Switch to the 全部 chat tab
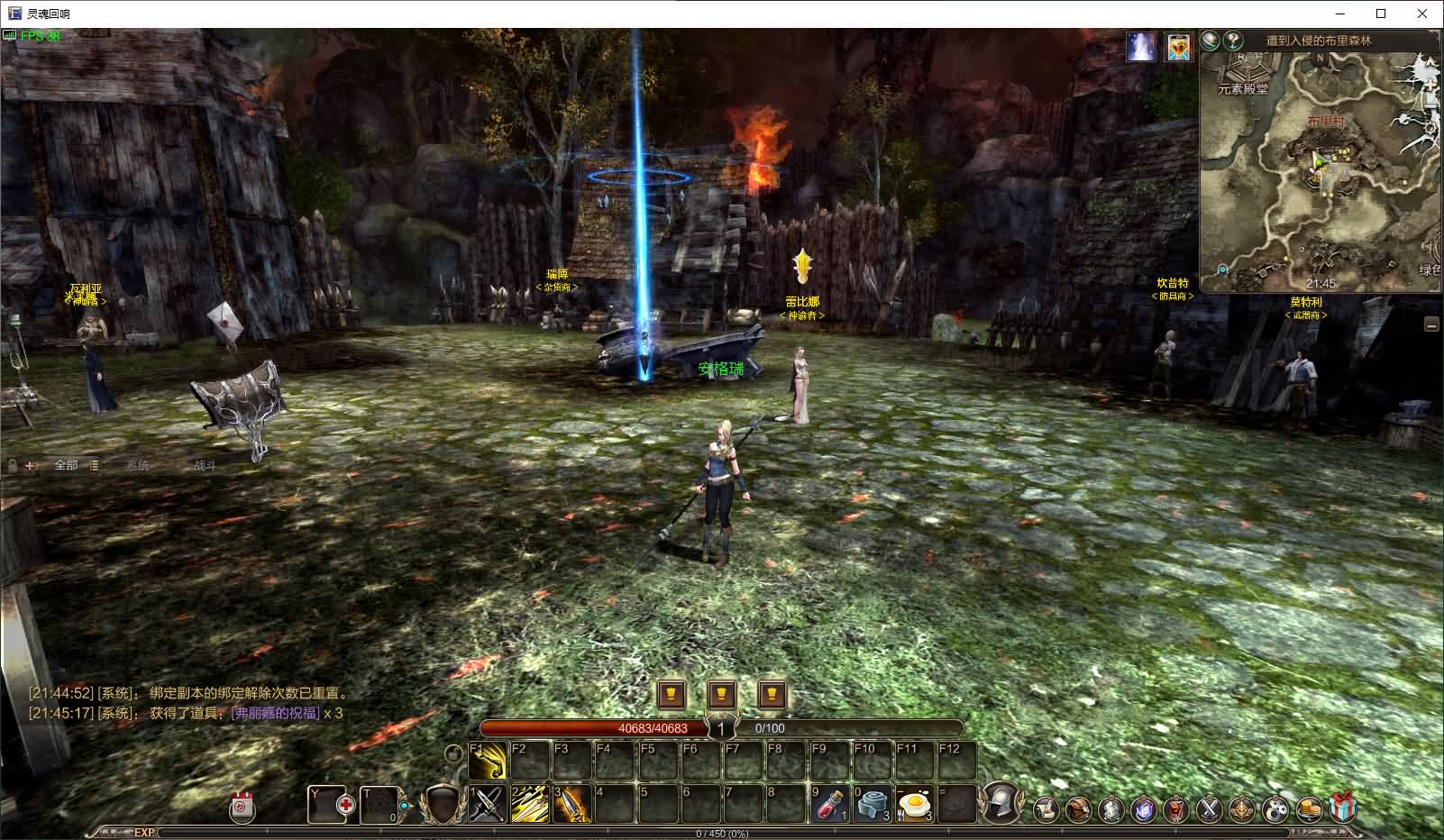The height and width of the screenshot is (840, 1444). (66, 465)
